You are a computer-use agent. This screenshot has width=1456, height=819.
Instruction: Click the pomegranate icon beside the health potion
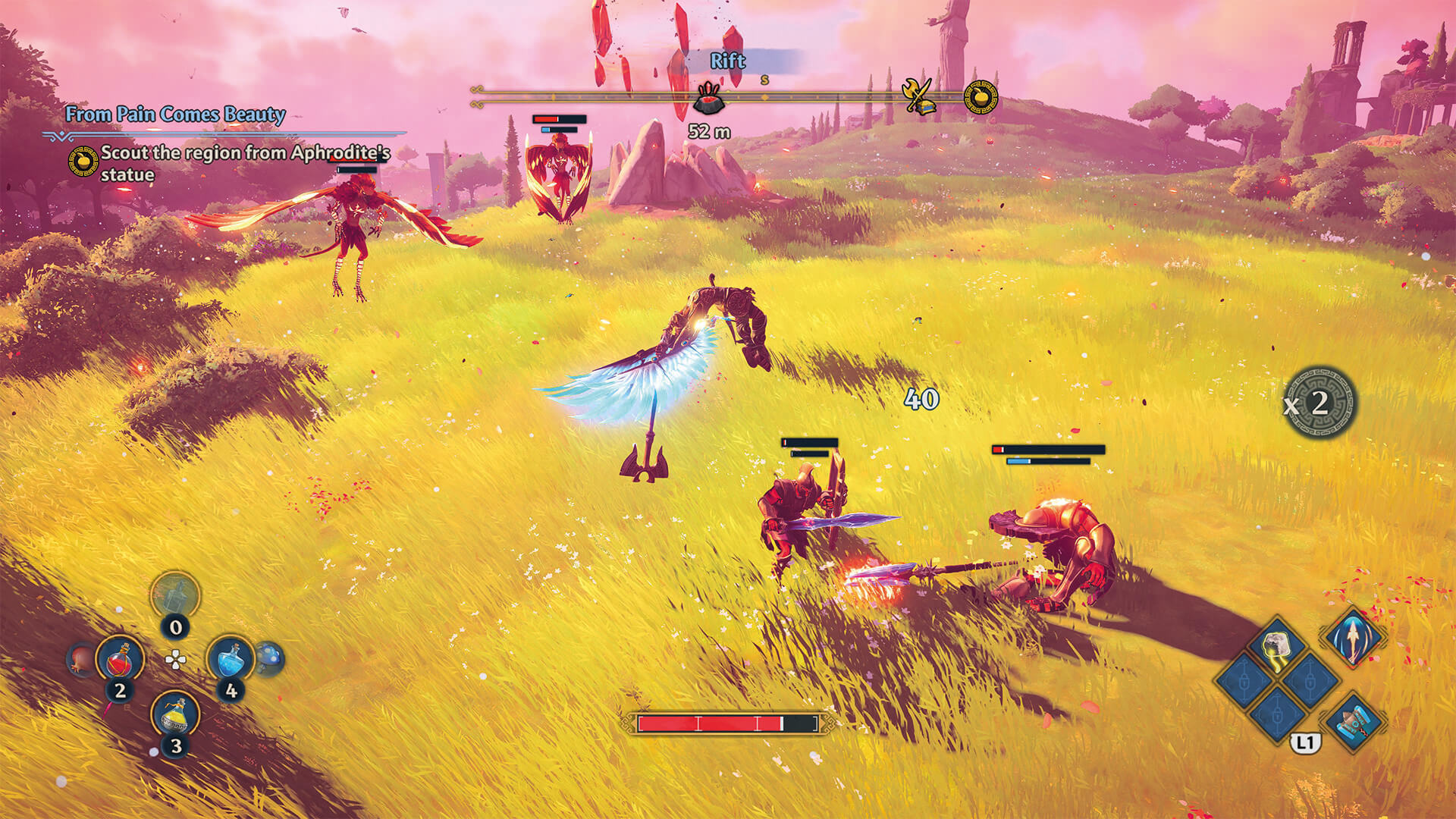click(81, 658)
